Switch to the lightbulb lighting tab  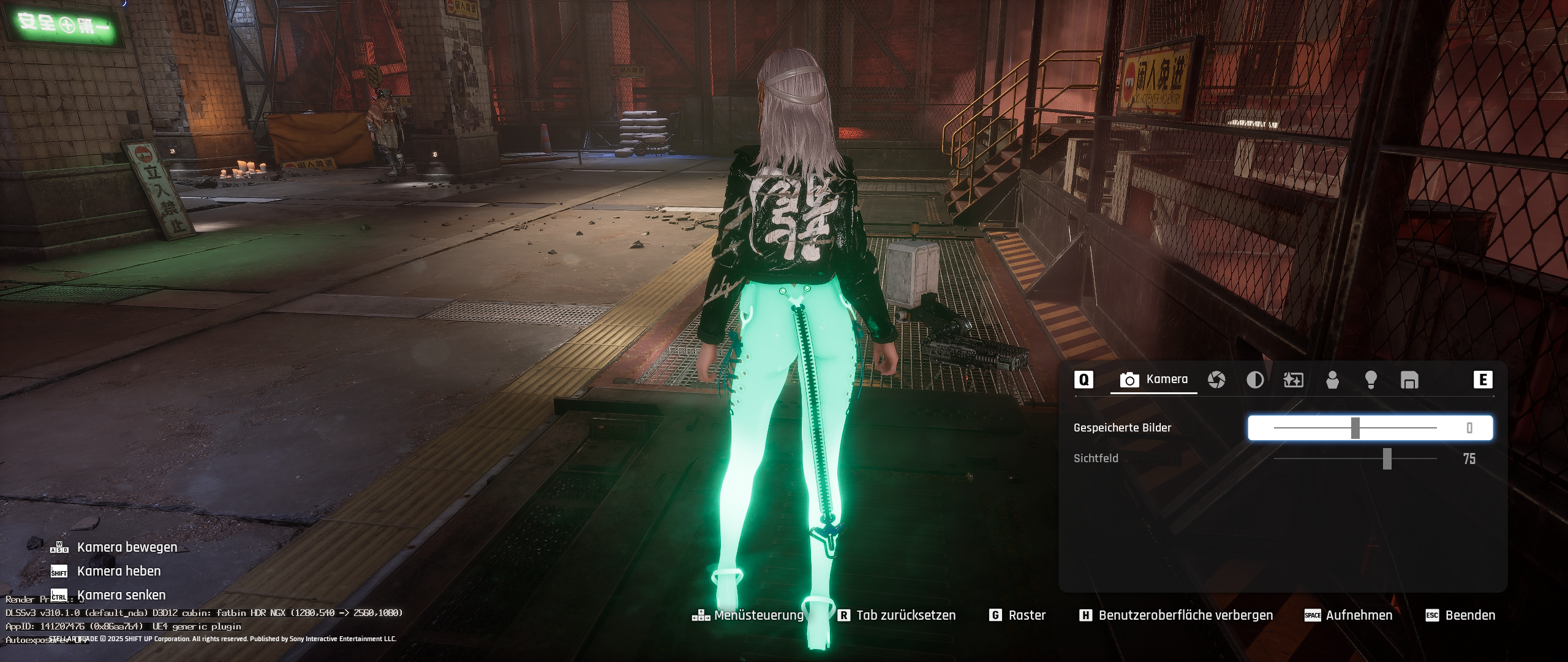(1371, 380)
